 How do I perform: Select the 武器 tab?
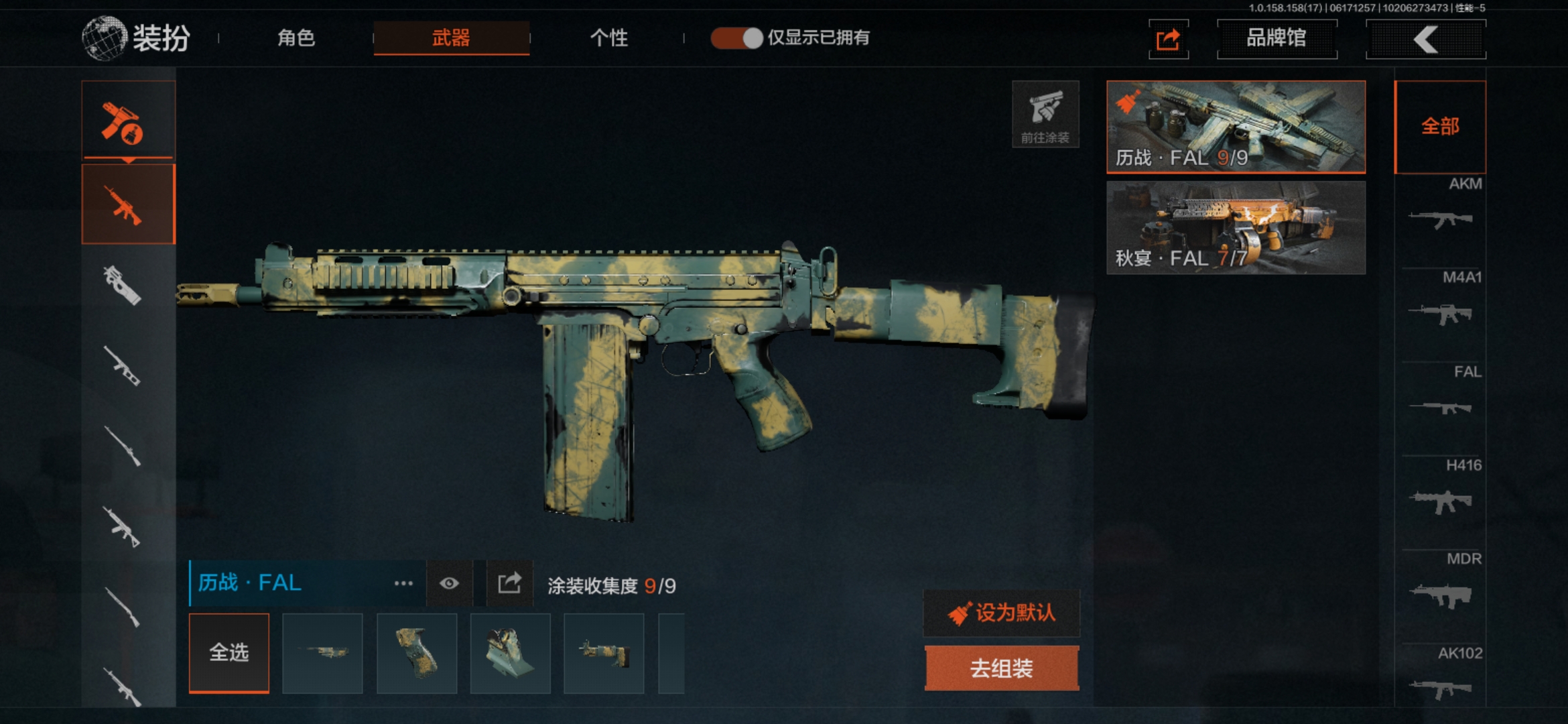point(451,38)
